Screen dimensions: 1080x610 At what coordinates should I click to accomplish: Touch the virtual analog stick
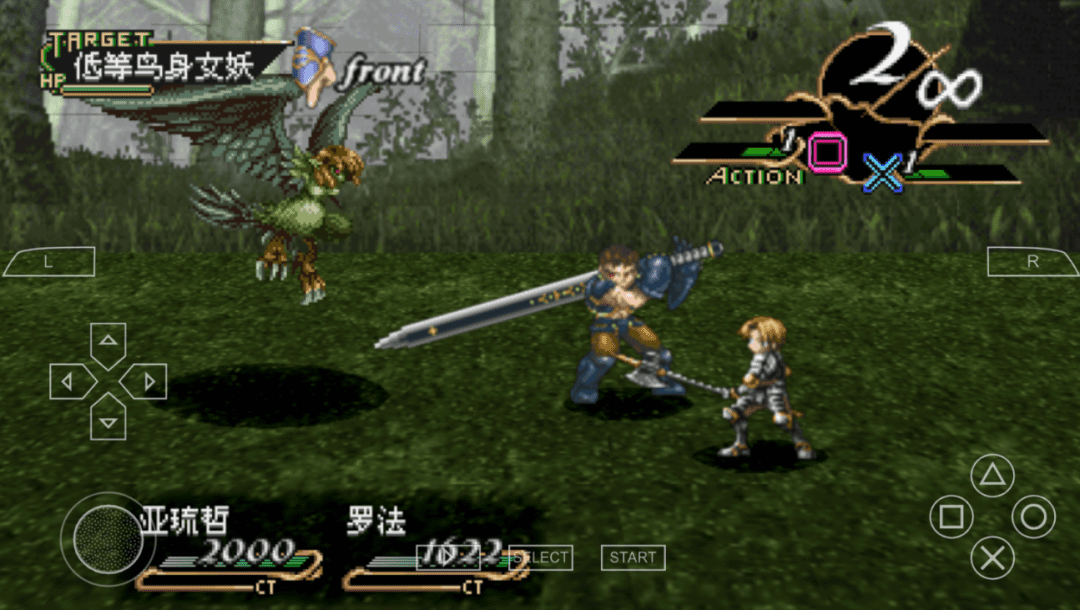click(108, 540)
